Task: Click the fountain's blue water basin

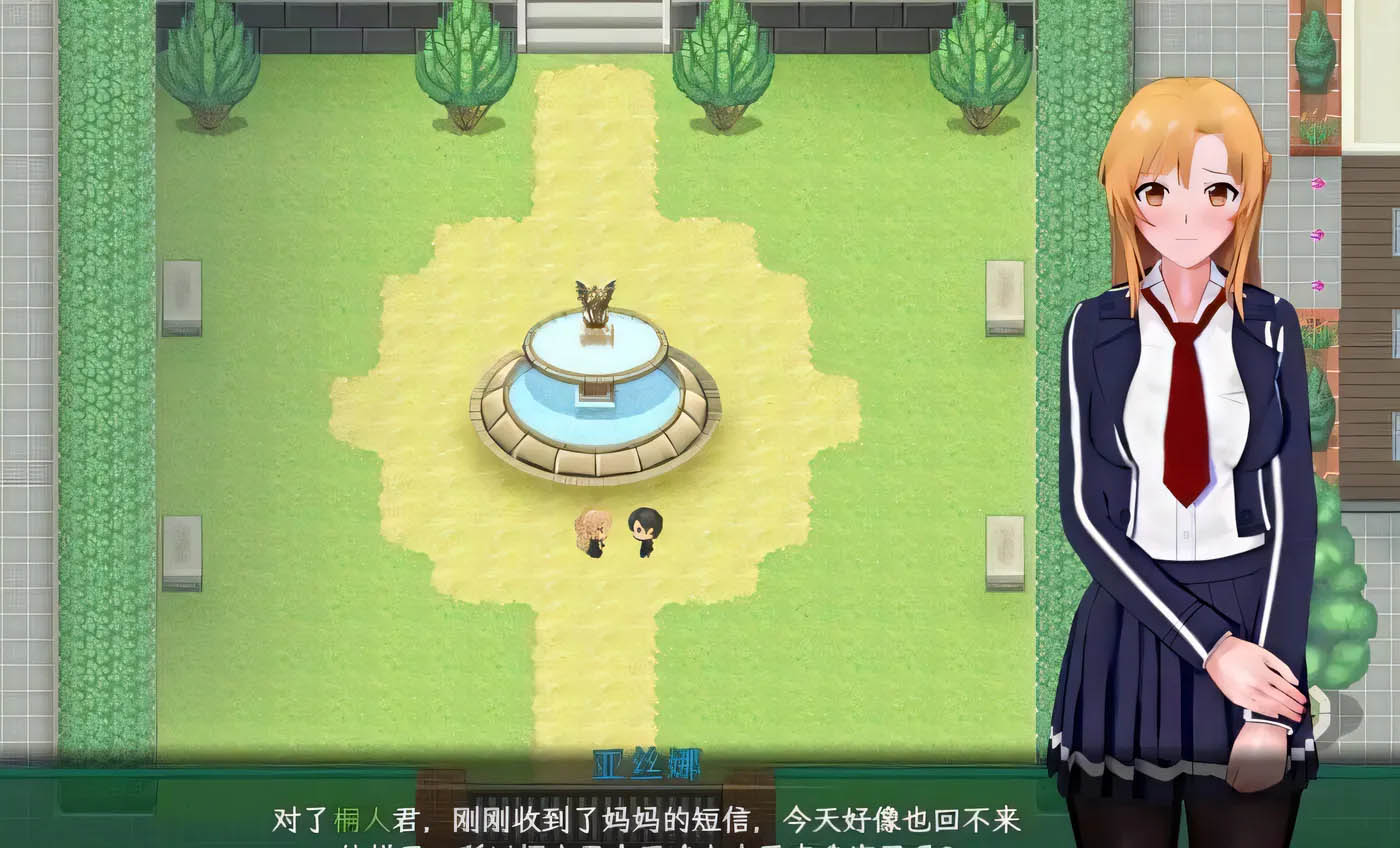Action: [x=590, y=400]
